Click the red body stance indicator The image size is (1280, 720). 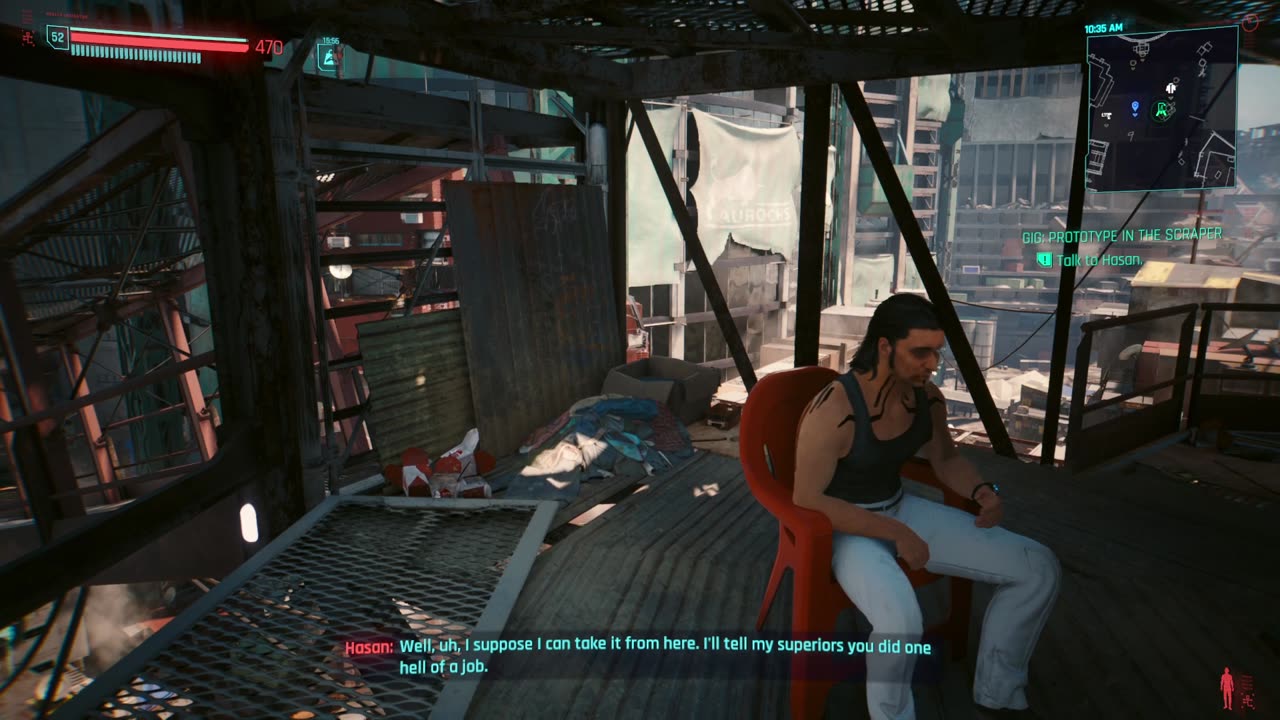[1227, 688]
